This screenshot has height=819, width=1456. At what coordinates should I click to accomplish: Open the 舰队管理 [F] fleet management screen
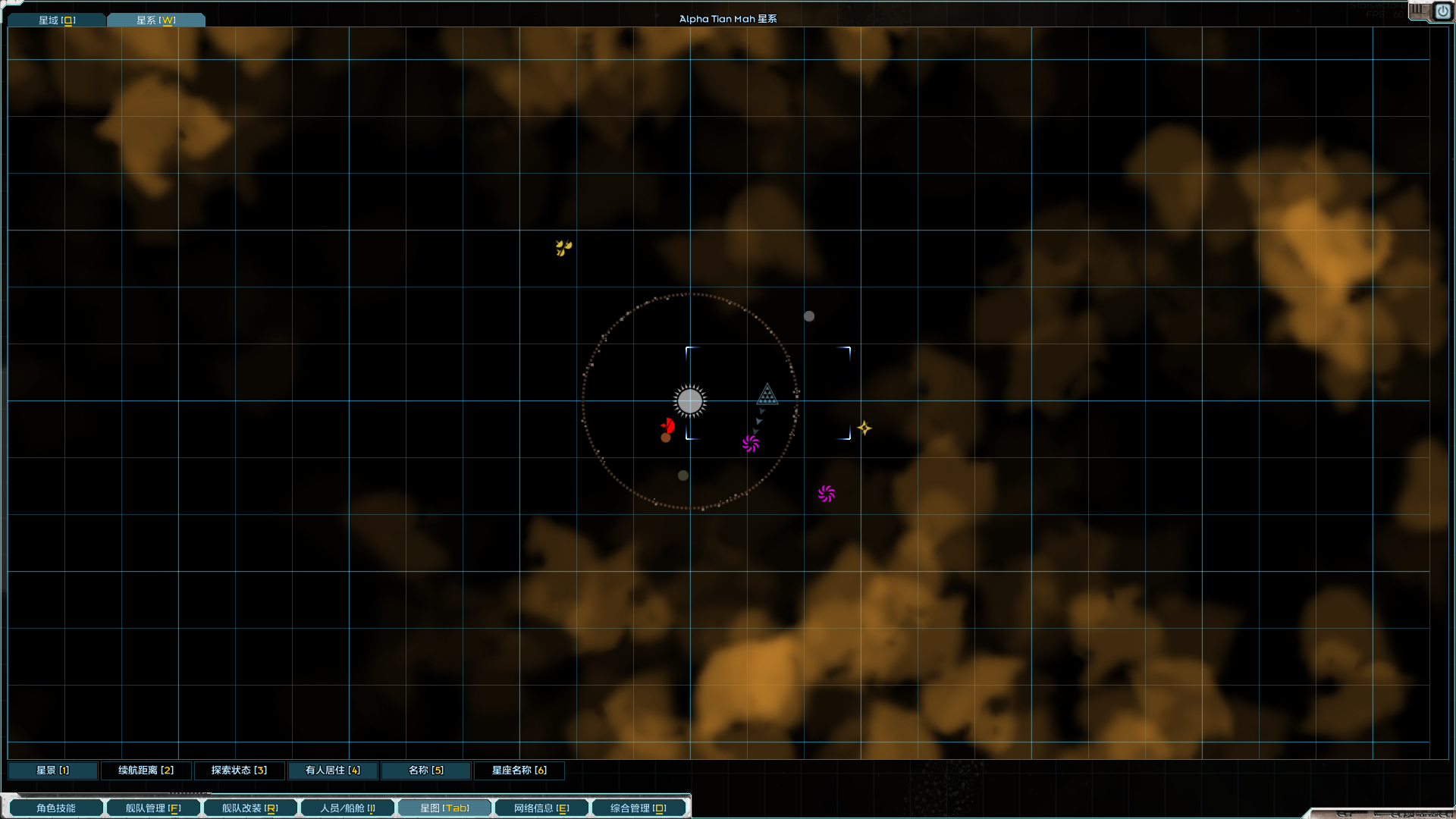[153, 807]
